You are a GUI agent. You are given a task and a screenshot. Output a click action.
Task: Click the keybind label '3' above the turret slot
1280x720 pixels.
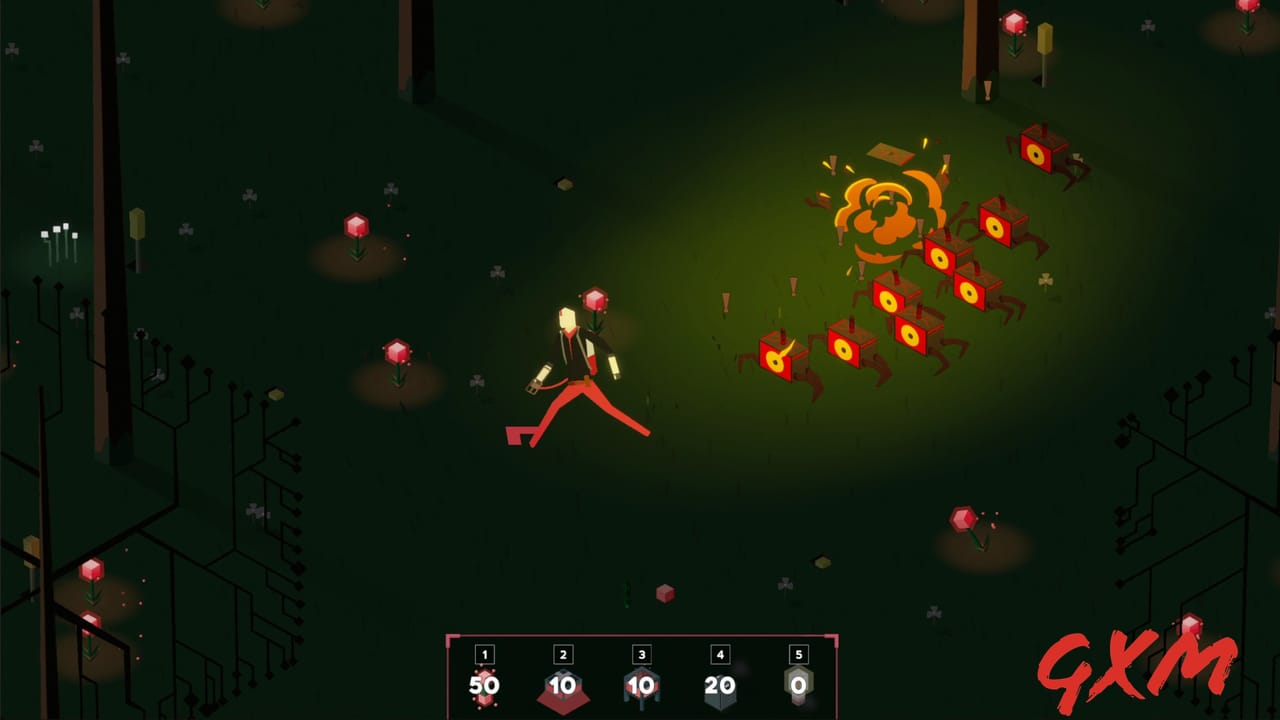pos(641,655)
